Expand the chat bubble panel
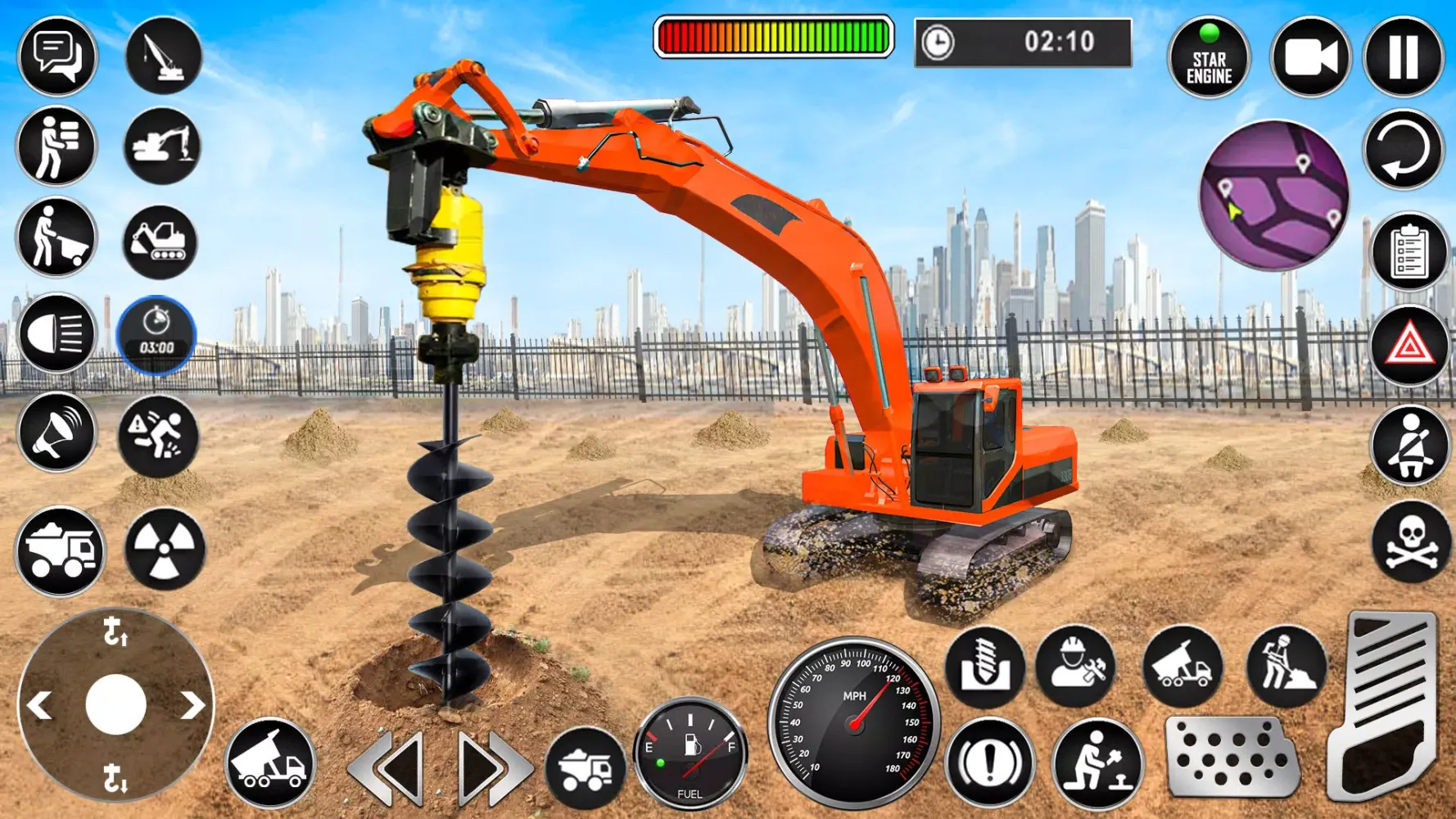Screen dimensions: 1456x819 [57, 54]
